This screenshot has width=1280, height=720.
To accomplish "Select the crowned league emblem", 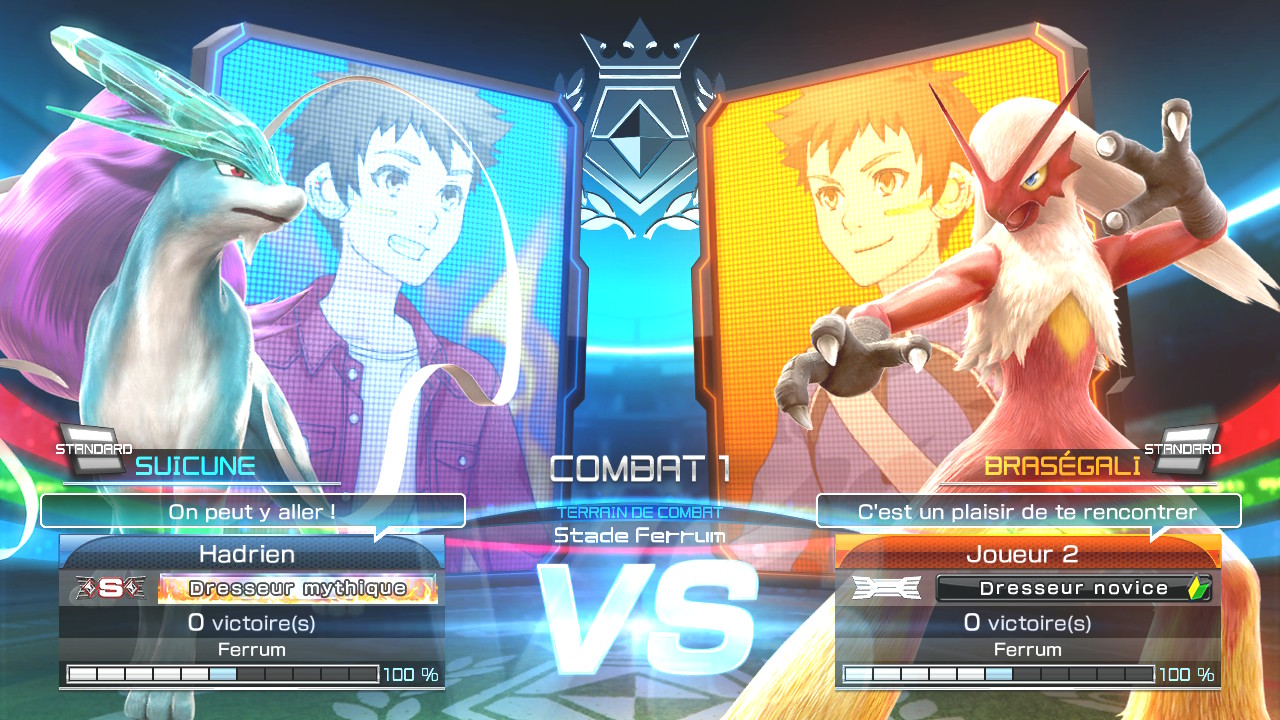I will (639, 130).
